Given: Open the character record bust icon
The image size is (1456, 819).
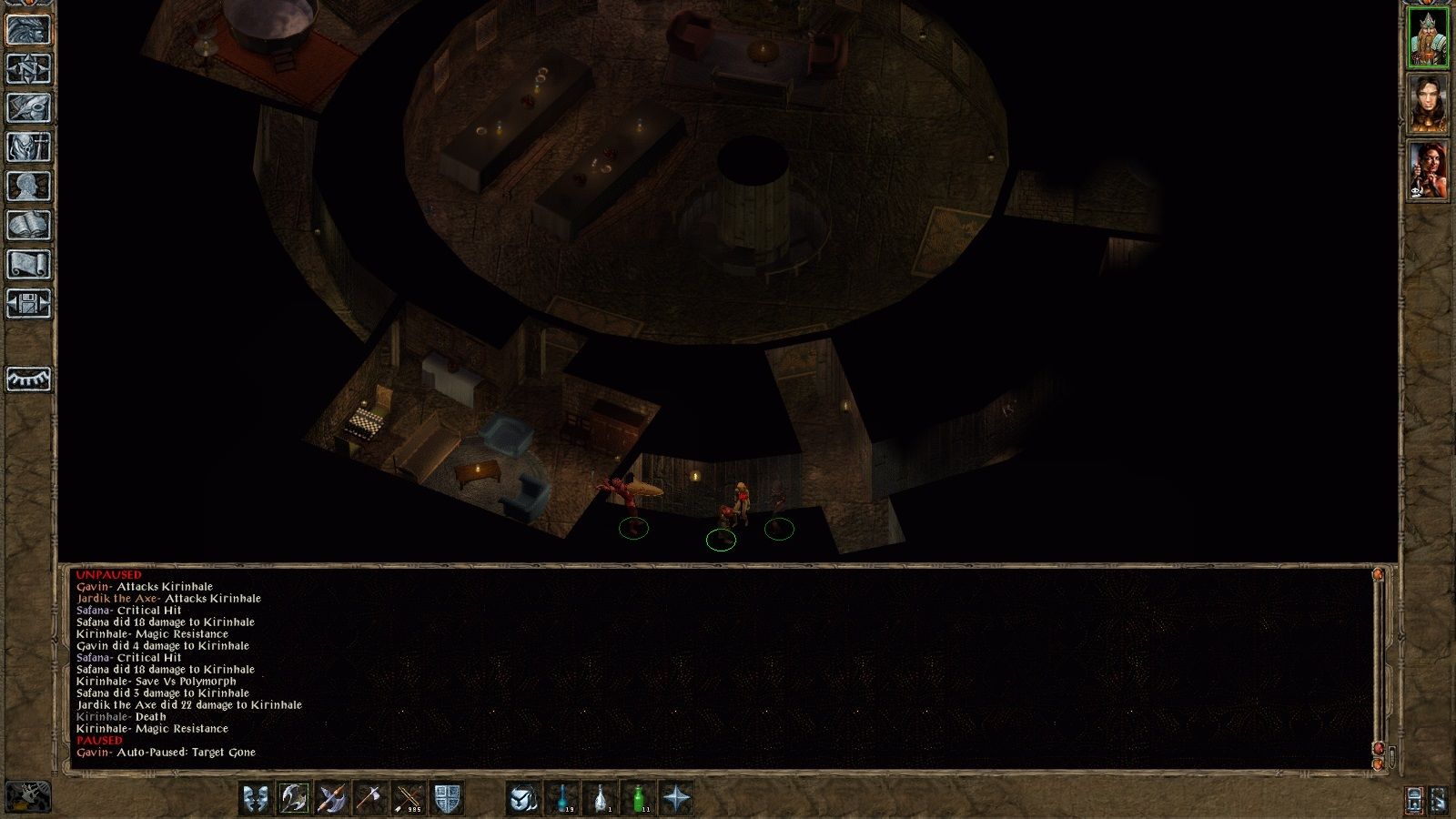Looking at the screenshot, I should (29, 187).
